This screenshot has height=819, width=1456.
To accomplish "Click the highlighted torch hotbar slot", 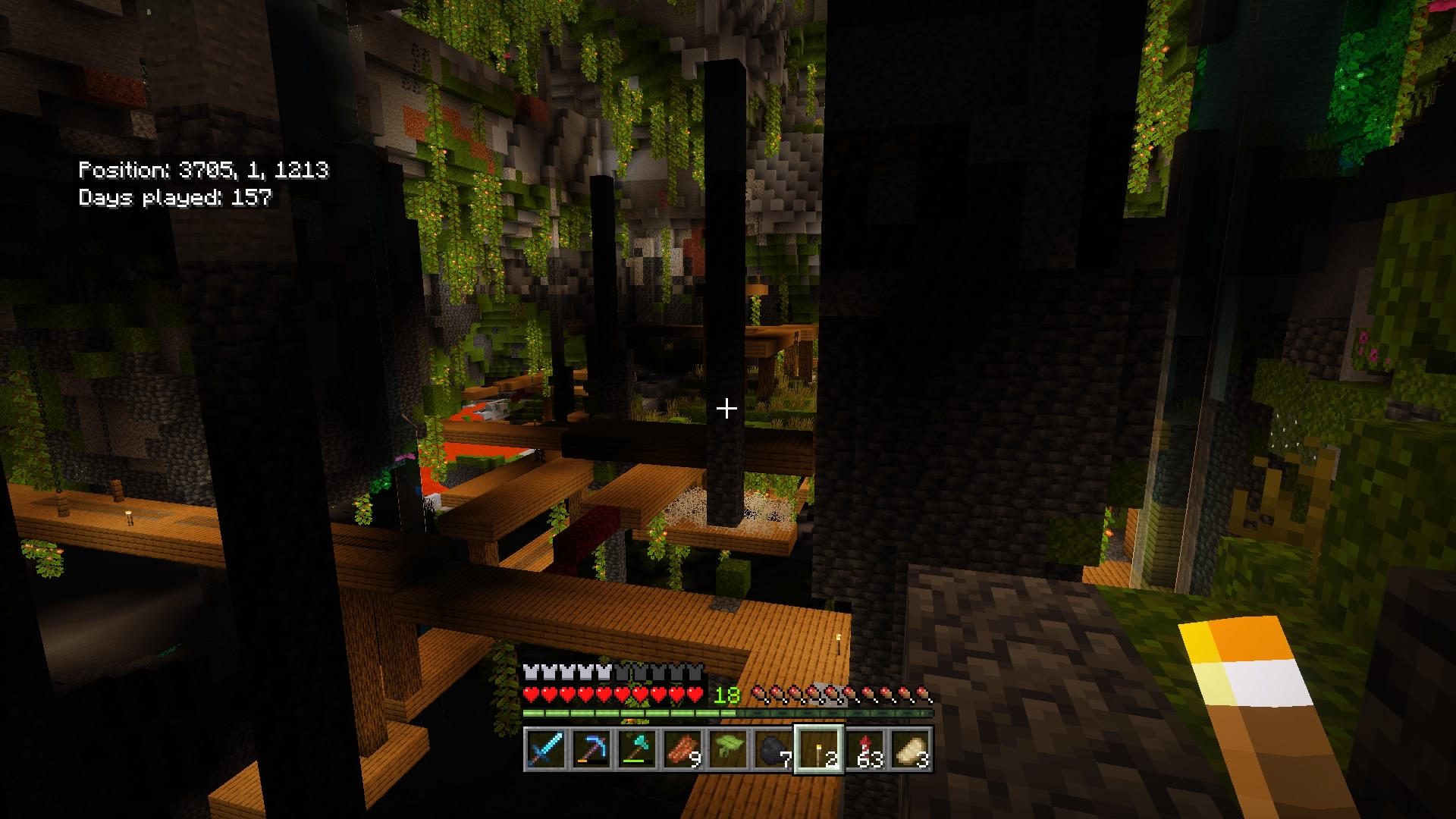I will point(818,749).
